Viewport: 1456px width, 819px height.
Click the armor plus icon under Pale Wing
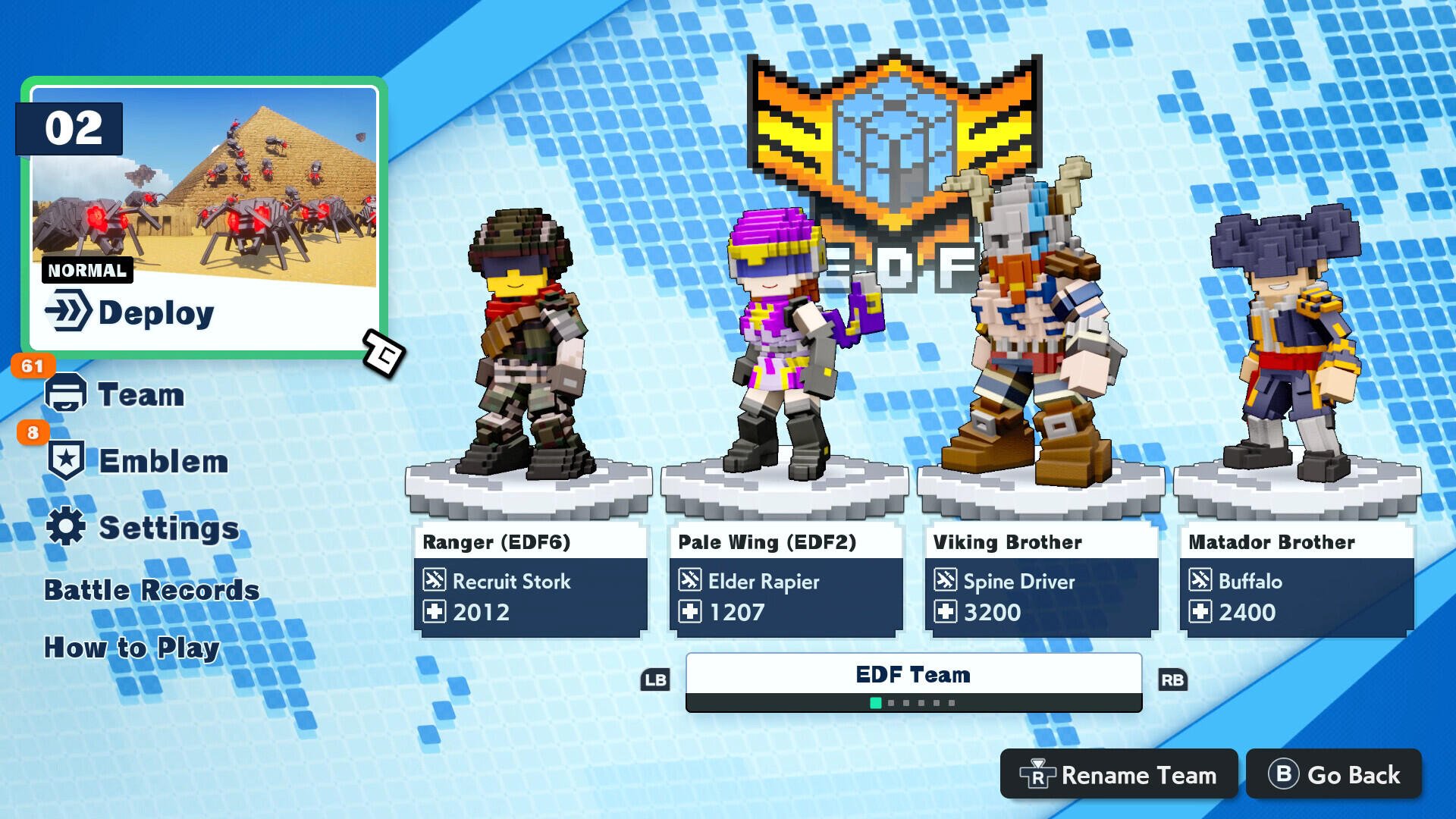(689, 612)
